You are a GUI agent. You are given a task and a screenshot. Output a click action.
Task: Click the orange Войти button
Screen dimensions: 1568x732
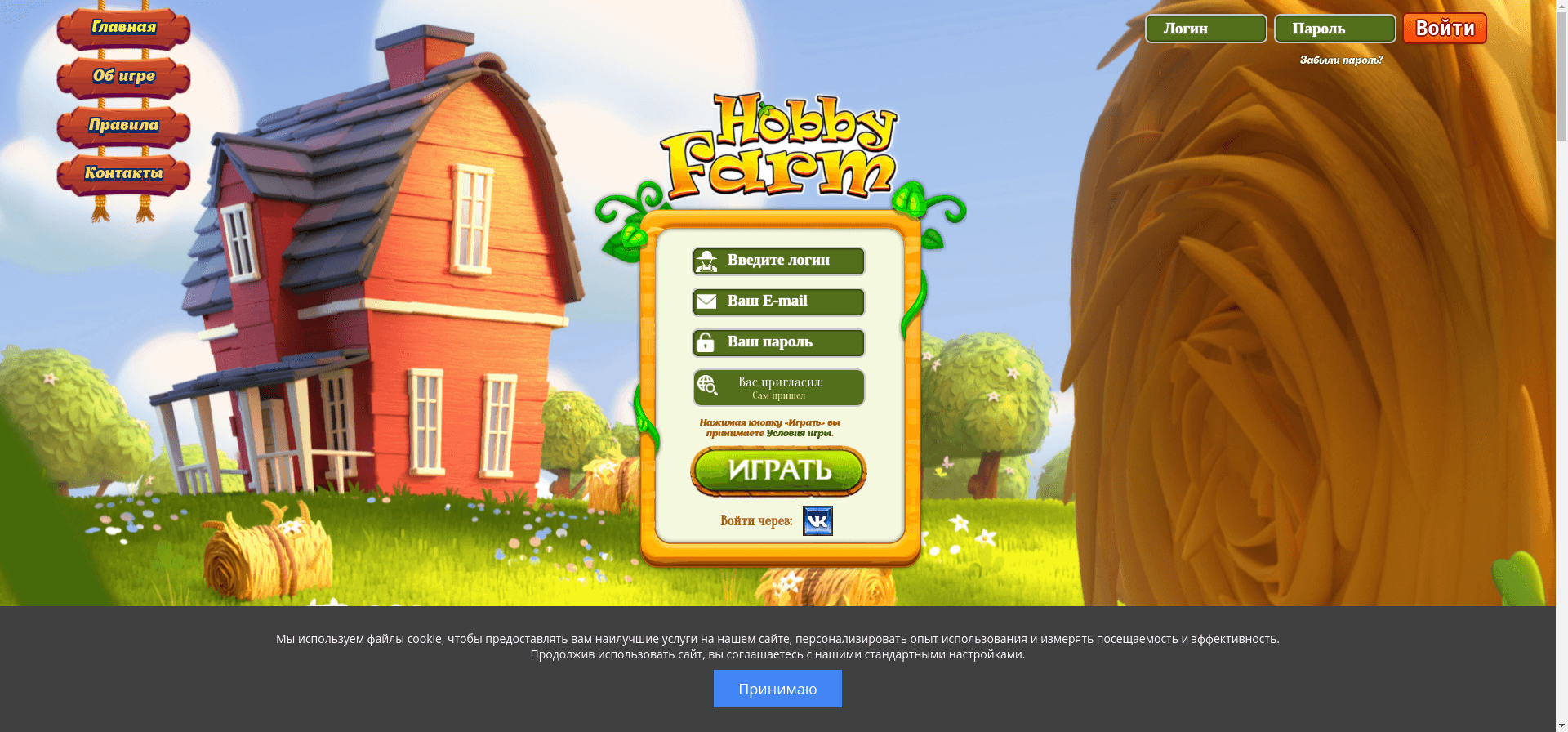pyautogui.click(x=1444, y=29)
